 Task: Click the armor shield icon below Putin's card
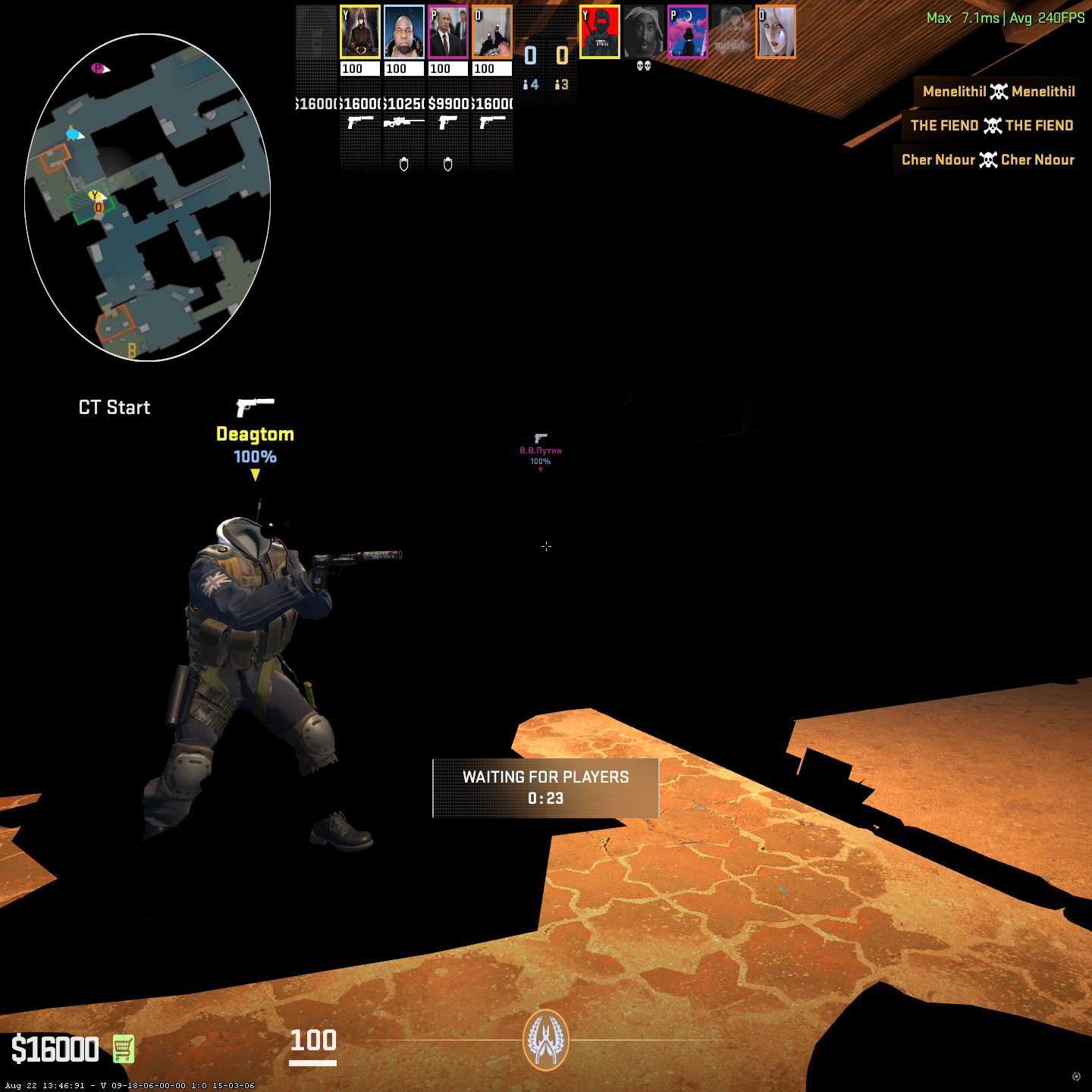point(448,165)
